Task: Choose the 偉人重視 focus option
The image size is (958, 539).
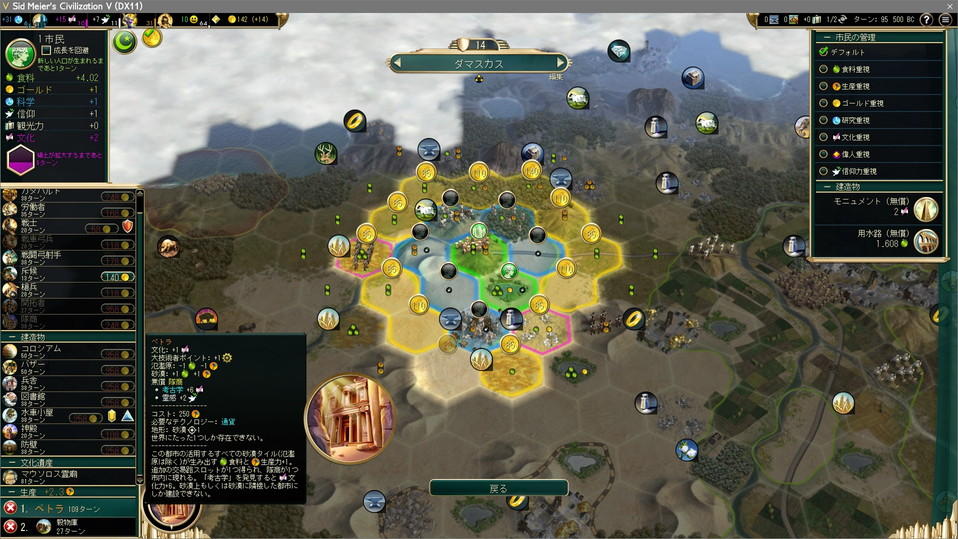Action: 824,154
